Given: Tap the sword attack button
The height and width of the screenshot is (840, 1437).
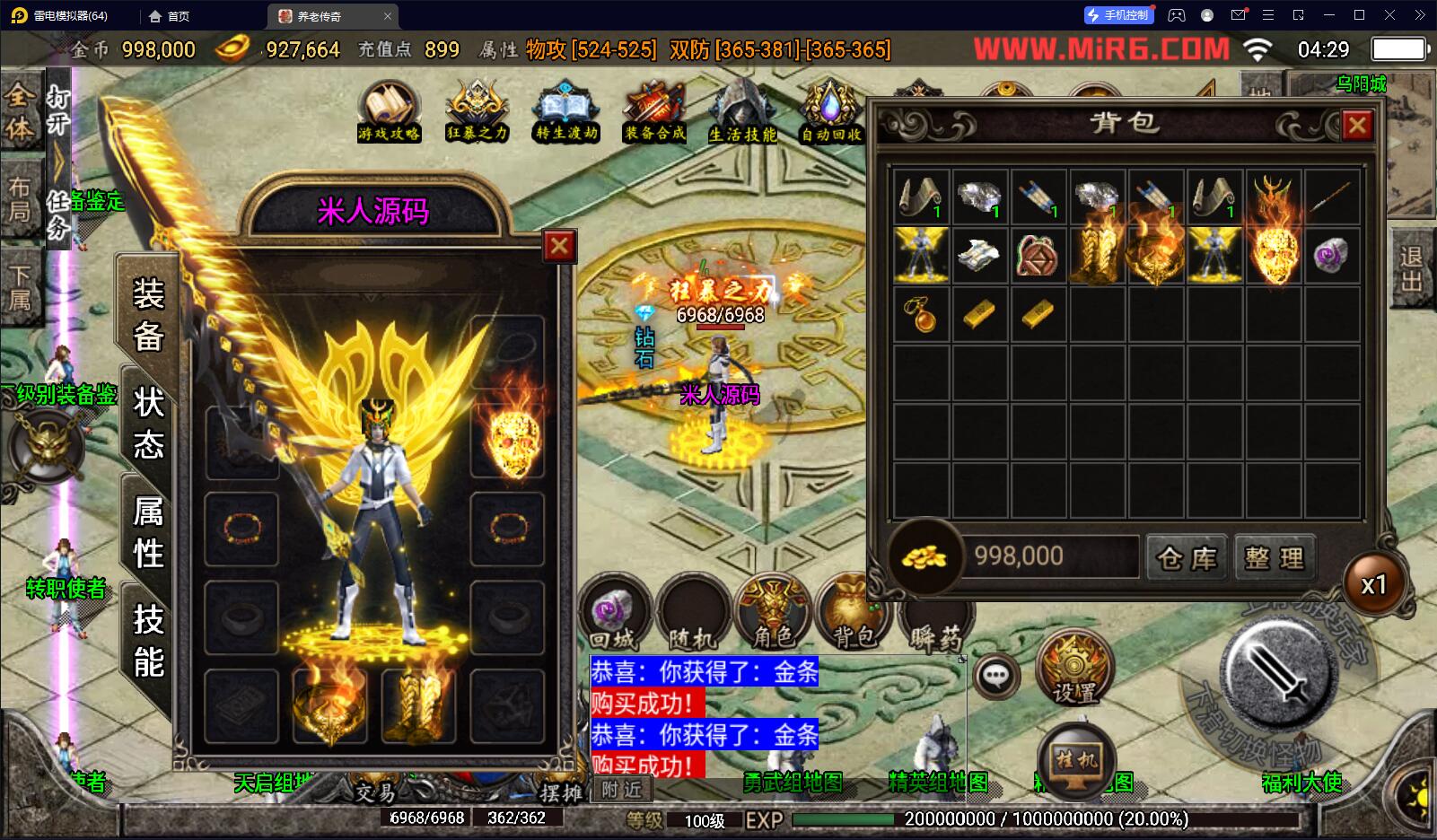Looking at the screenshot, I should pos(1276,675).
